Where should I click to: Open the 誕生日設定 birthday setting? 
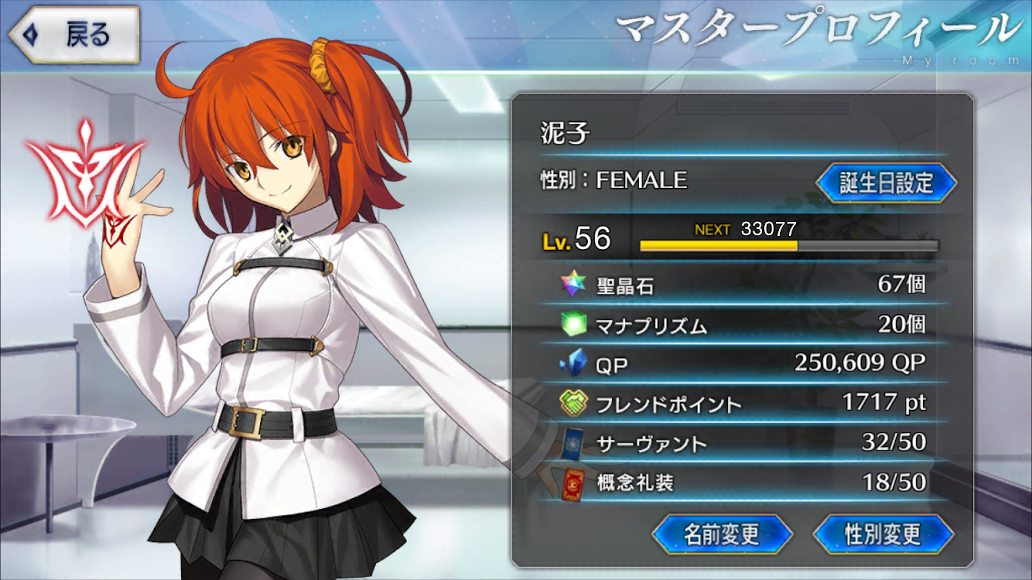[886, 183]
